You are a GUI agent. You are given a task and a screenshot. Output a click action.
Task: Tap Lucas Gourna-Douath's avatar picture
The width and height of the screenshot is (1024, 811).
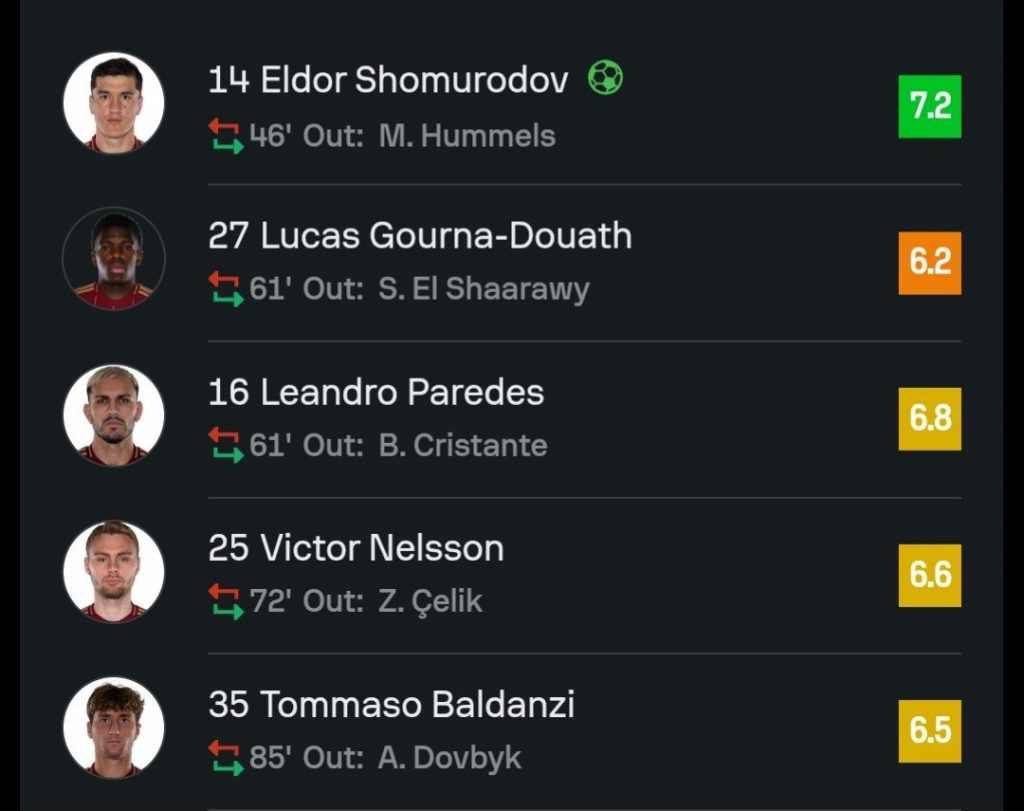tap(113, 259)
